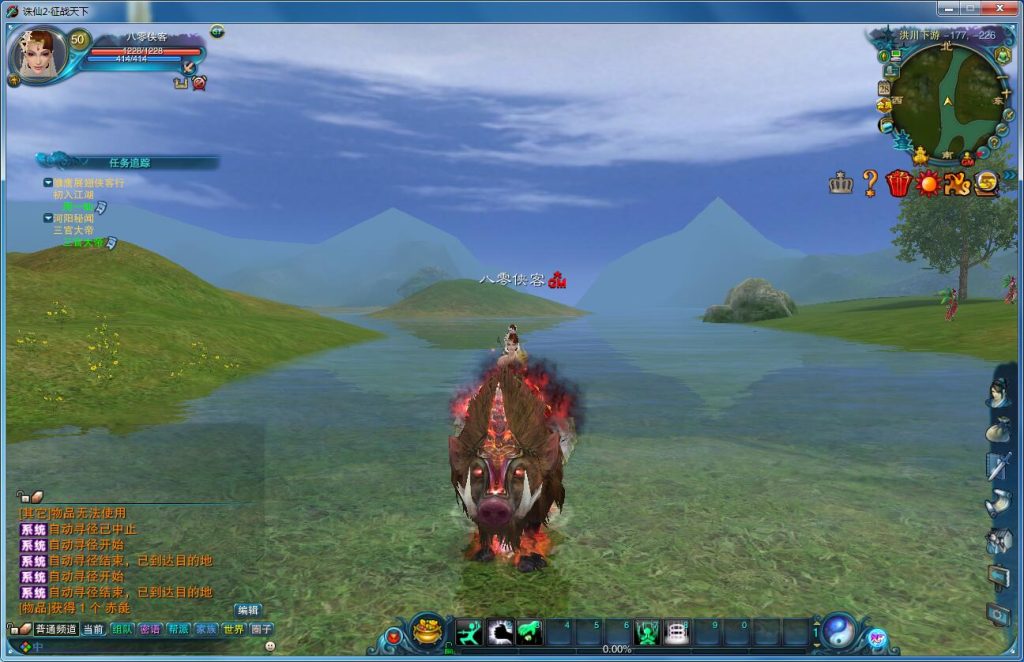1024x662 pixels.
Task: Activate the green meditating figure skill
Action: tap(647, 633)
